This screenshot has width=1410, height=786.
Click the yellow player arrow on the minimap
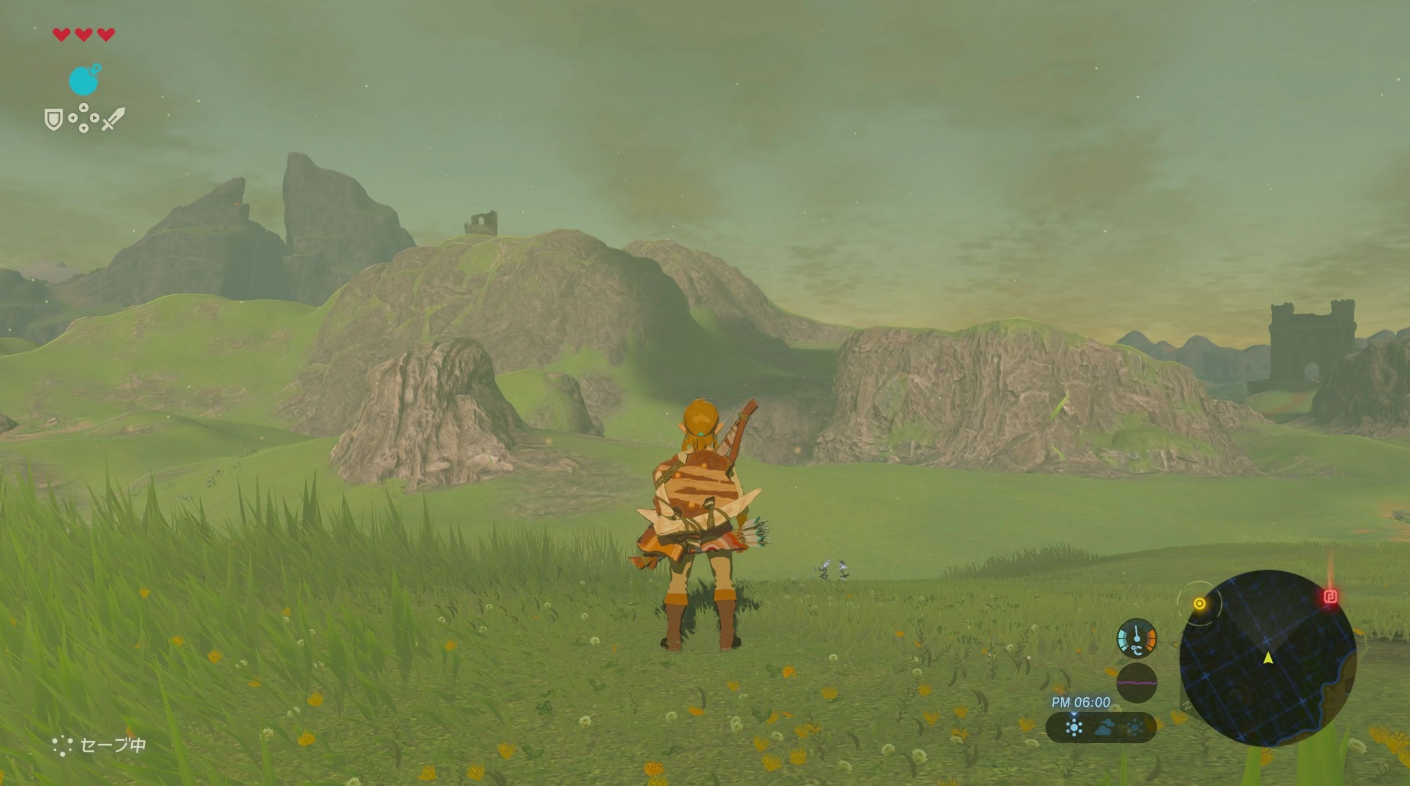pyautogui.click(x=1268, y=658)
